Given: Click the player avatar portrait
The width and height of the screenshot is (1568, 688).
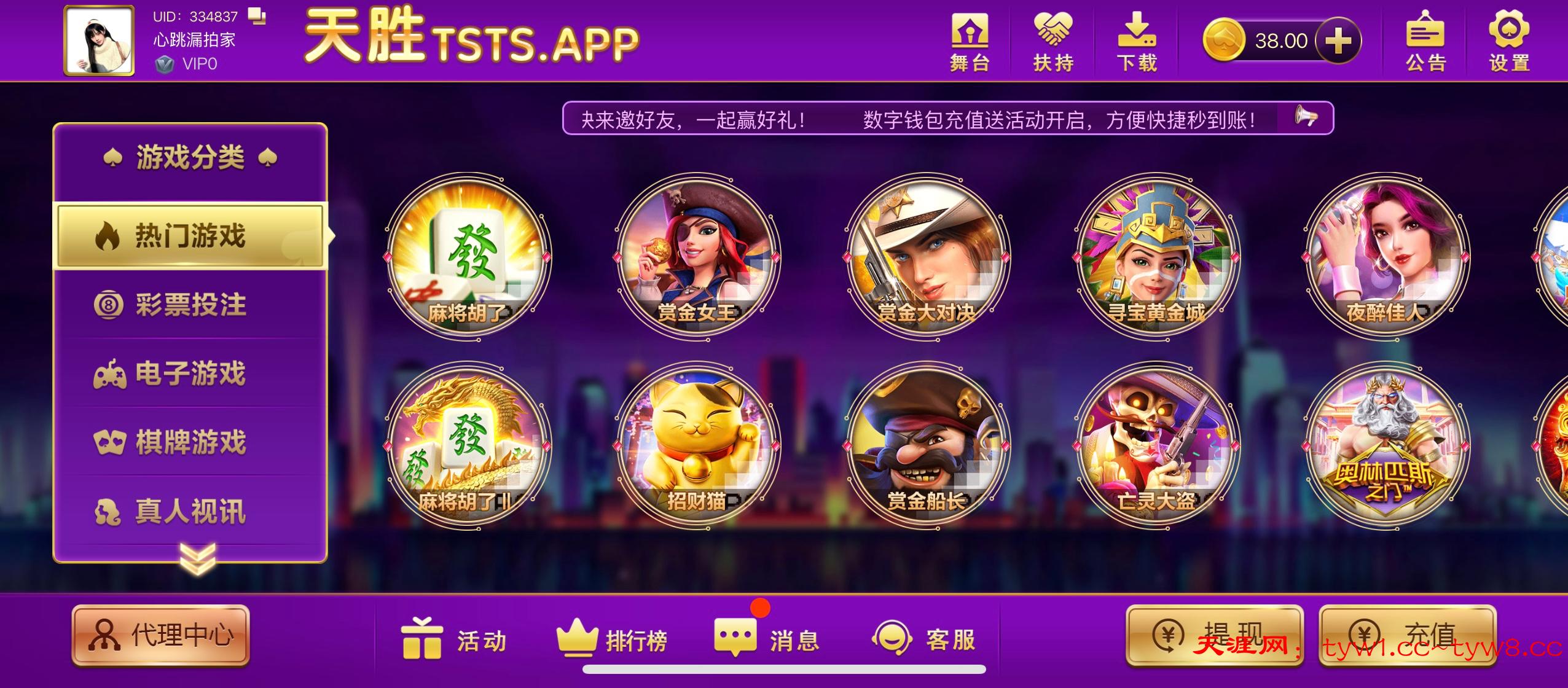Looking at the screenshot, I should pos(99,41).
